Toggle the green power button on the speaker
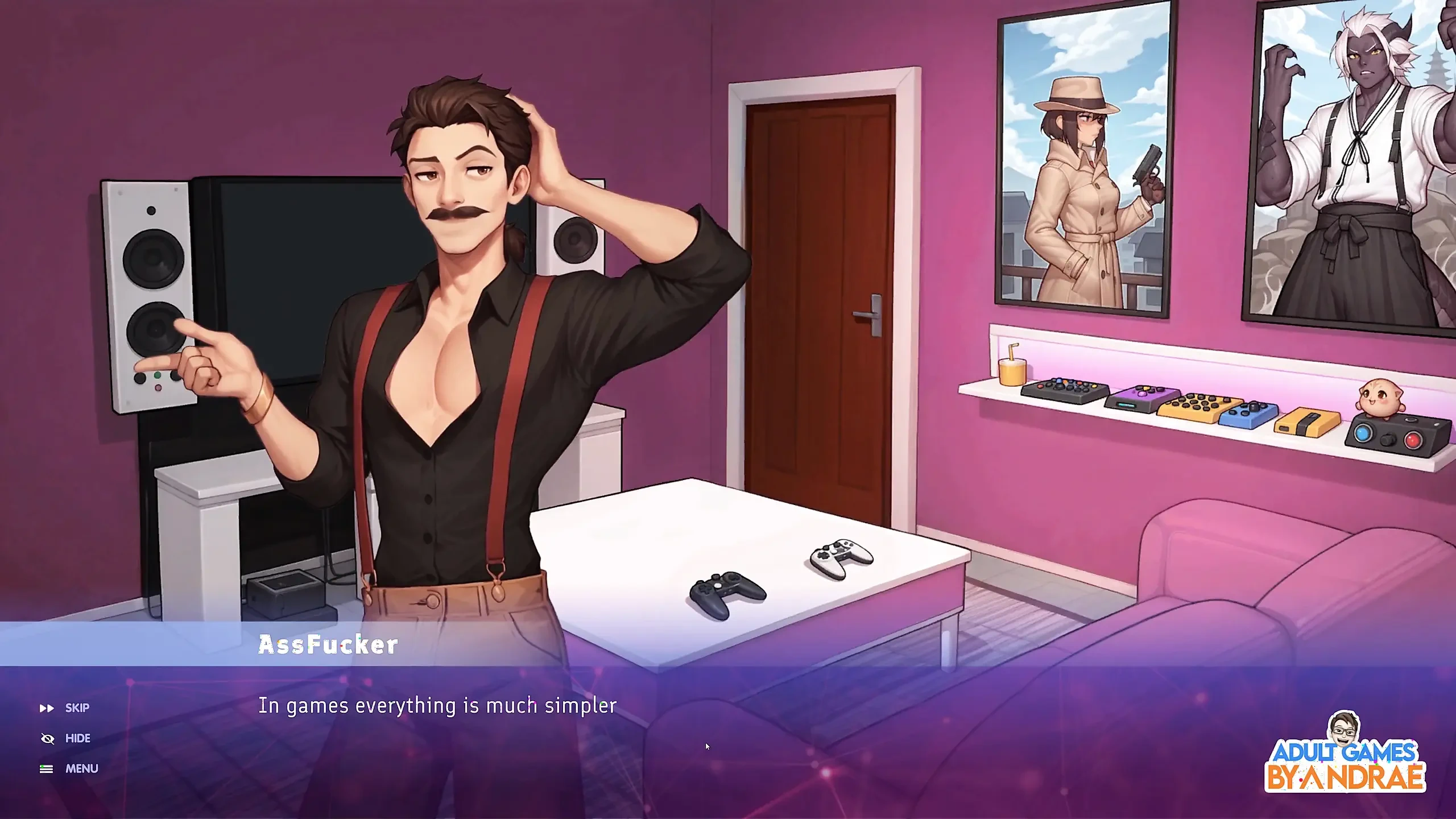The image size is (1456, 819). click(158, 375)
